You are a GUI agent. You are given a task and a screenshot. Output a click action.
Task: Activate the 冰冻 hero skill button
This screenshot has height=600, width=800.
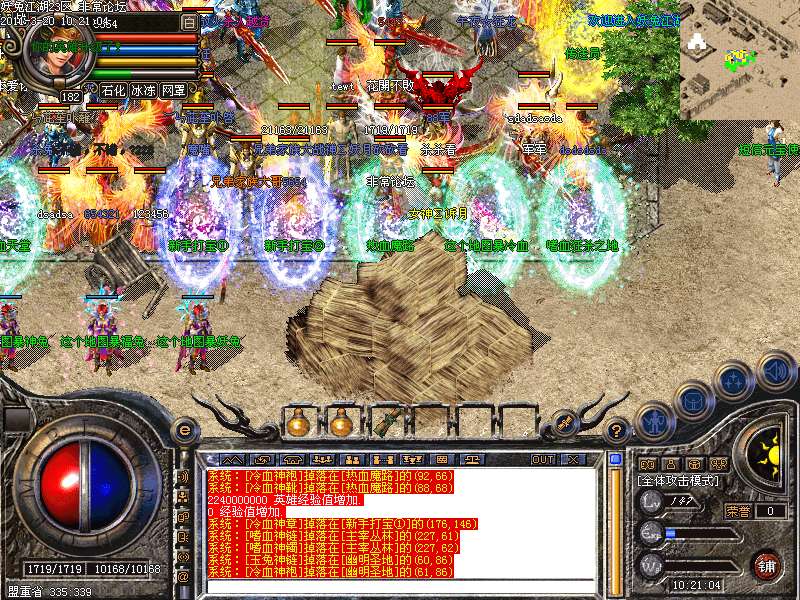point(143,90)
